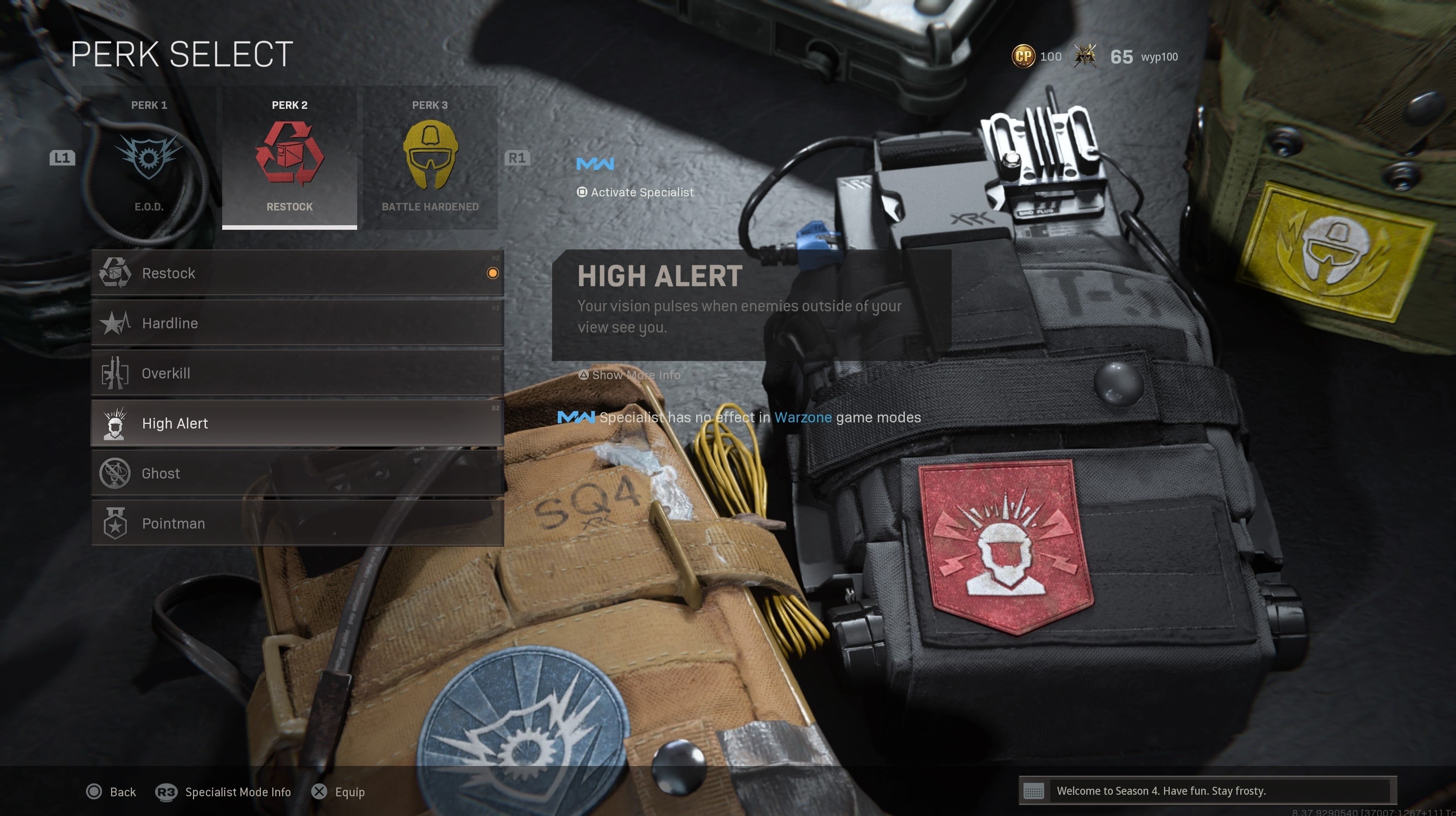Select the rank emblem beside level 65
Image resolution: width=1456 pixels, height=816 pixels.
pyautogui.click(x=1086, y=55)
